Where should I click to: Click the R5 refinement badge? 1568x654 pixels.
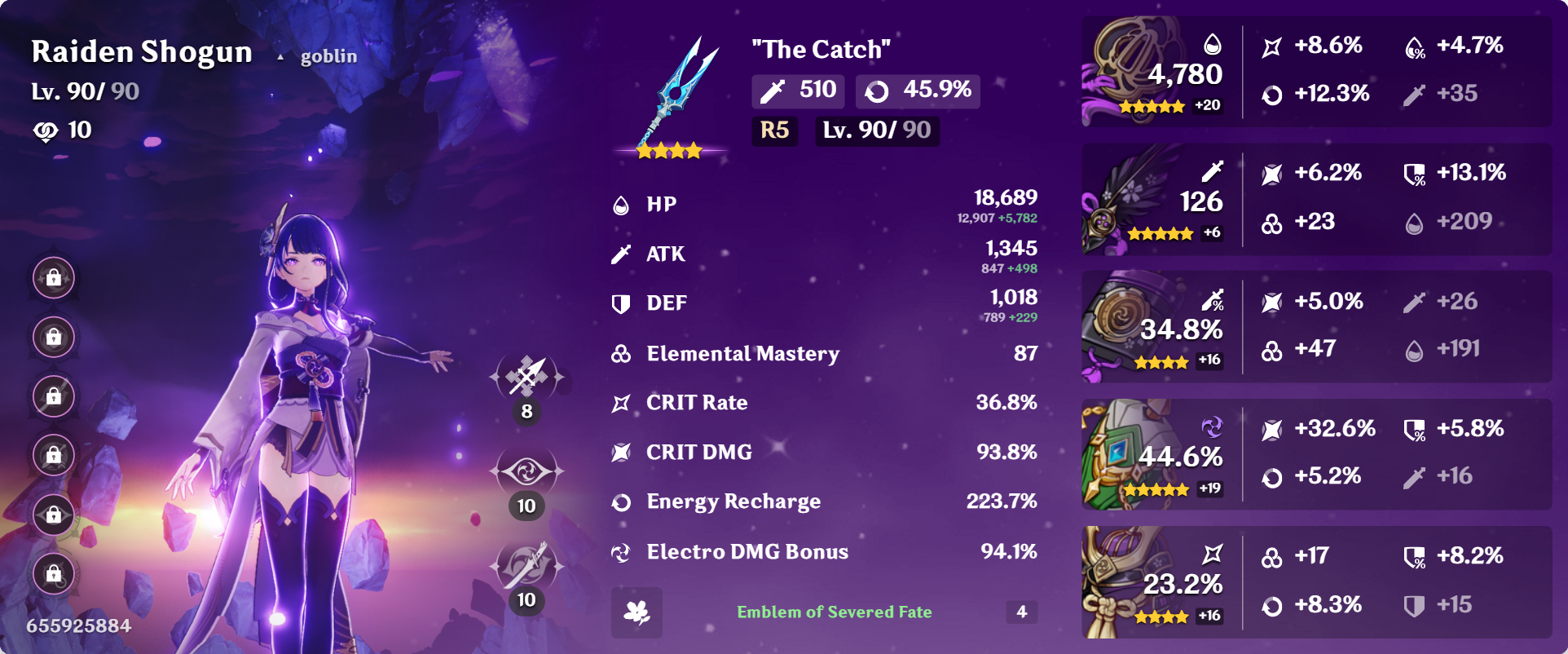tap(774, 130)
